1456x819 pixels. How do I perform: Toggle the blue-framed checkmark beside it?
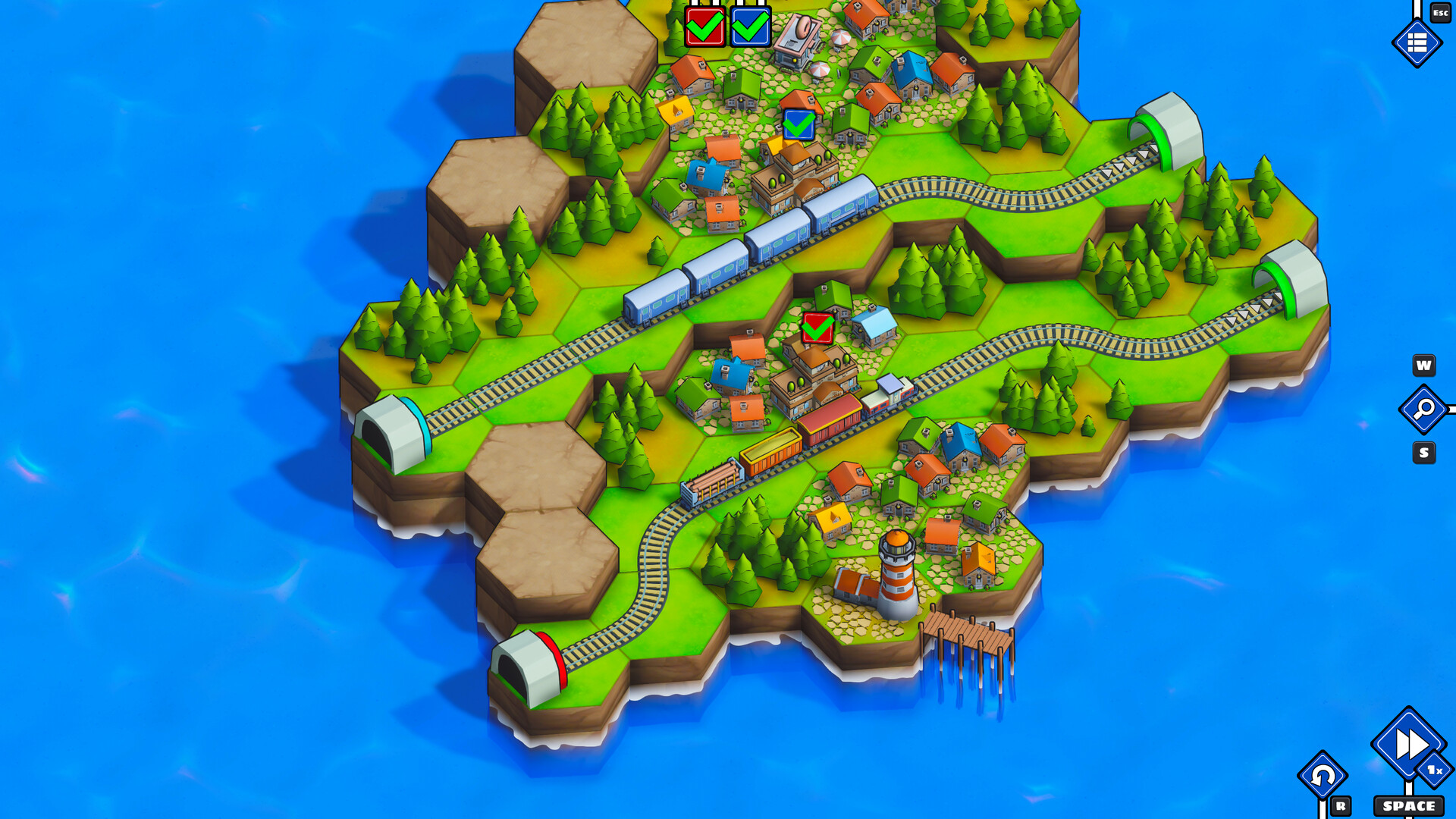coord(749,27)
